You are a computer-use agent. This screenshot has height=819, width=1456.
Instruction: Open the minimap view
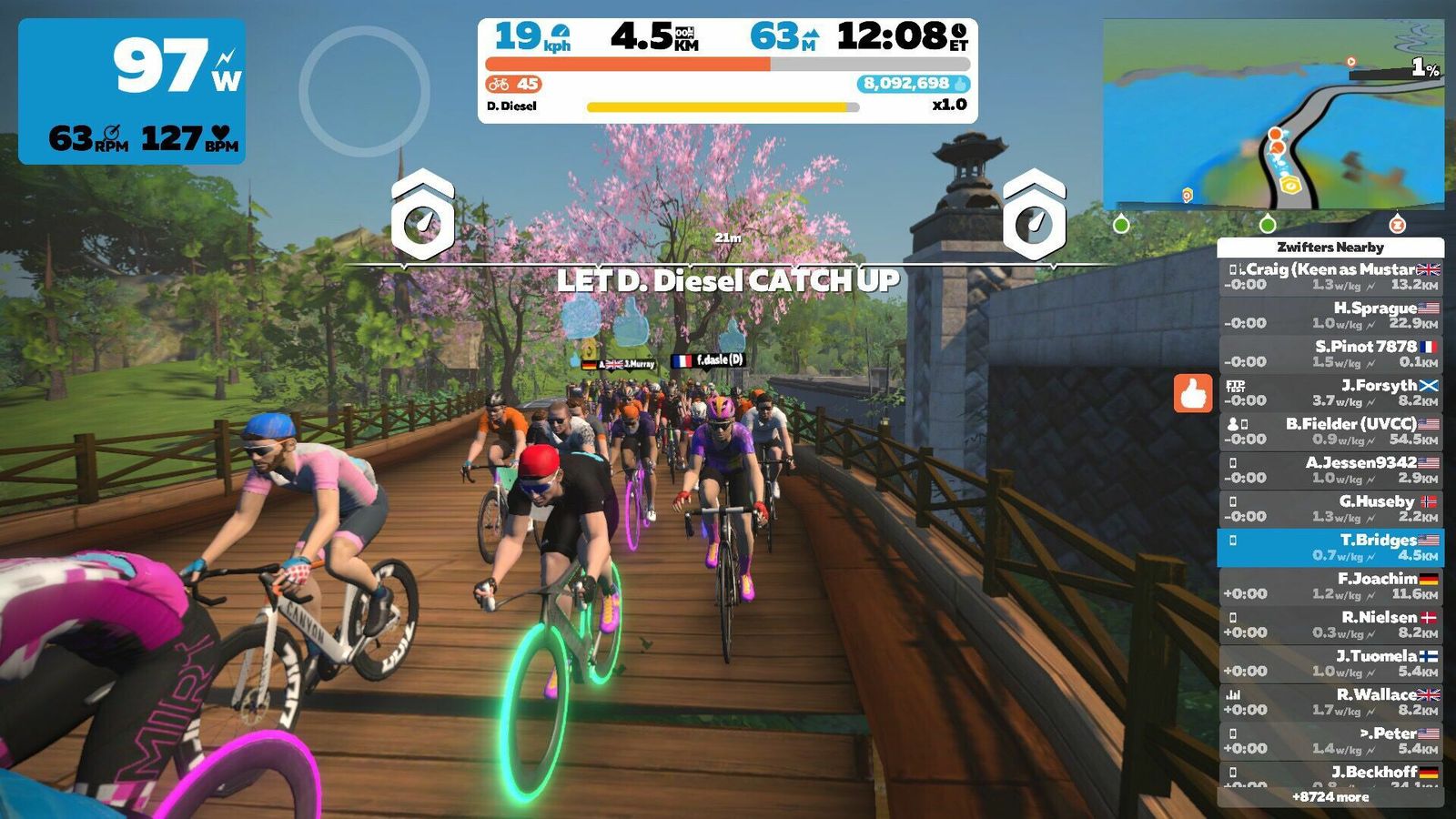(1273, 114)
